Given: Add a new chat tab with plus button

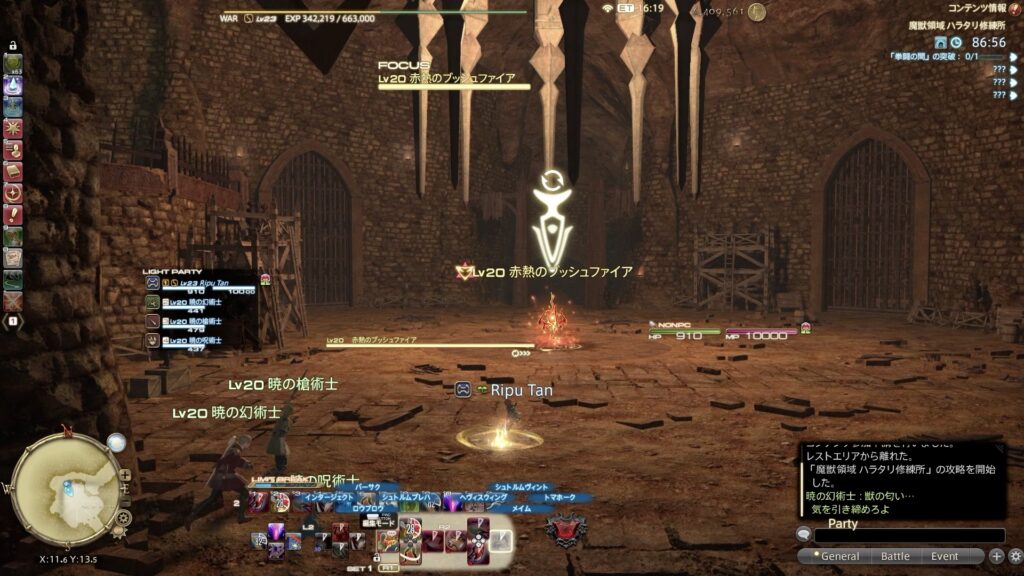Looking at the screenshot, I should [x=996, y=556].
